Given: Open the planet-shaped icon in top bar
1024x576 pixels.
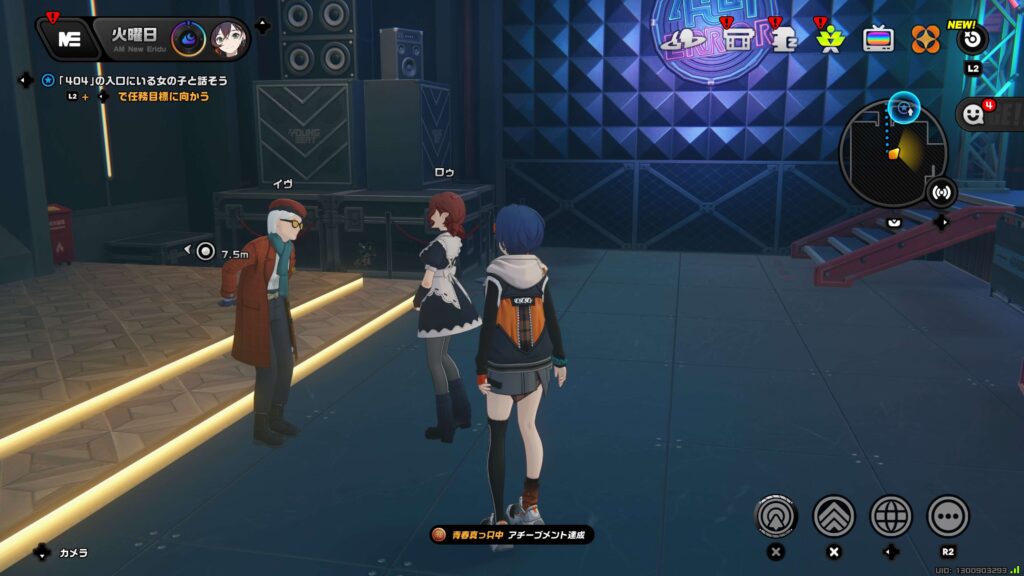Looking at the screenshot, I should [690, 39].
